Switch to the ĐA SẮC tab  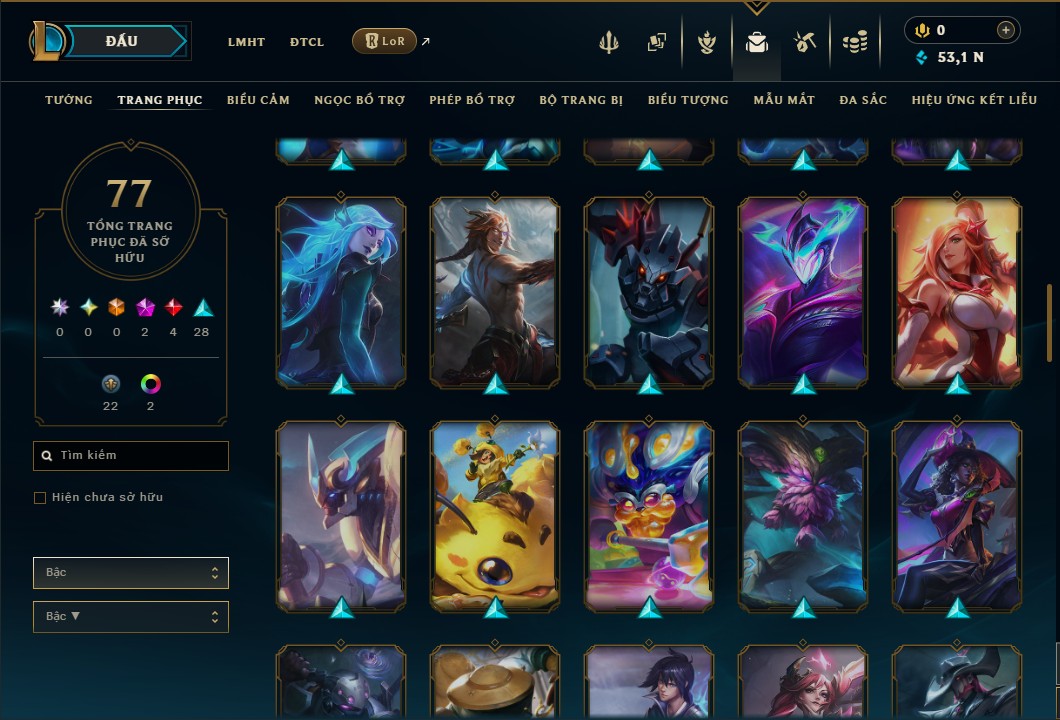[863, 100]
